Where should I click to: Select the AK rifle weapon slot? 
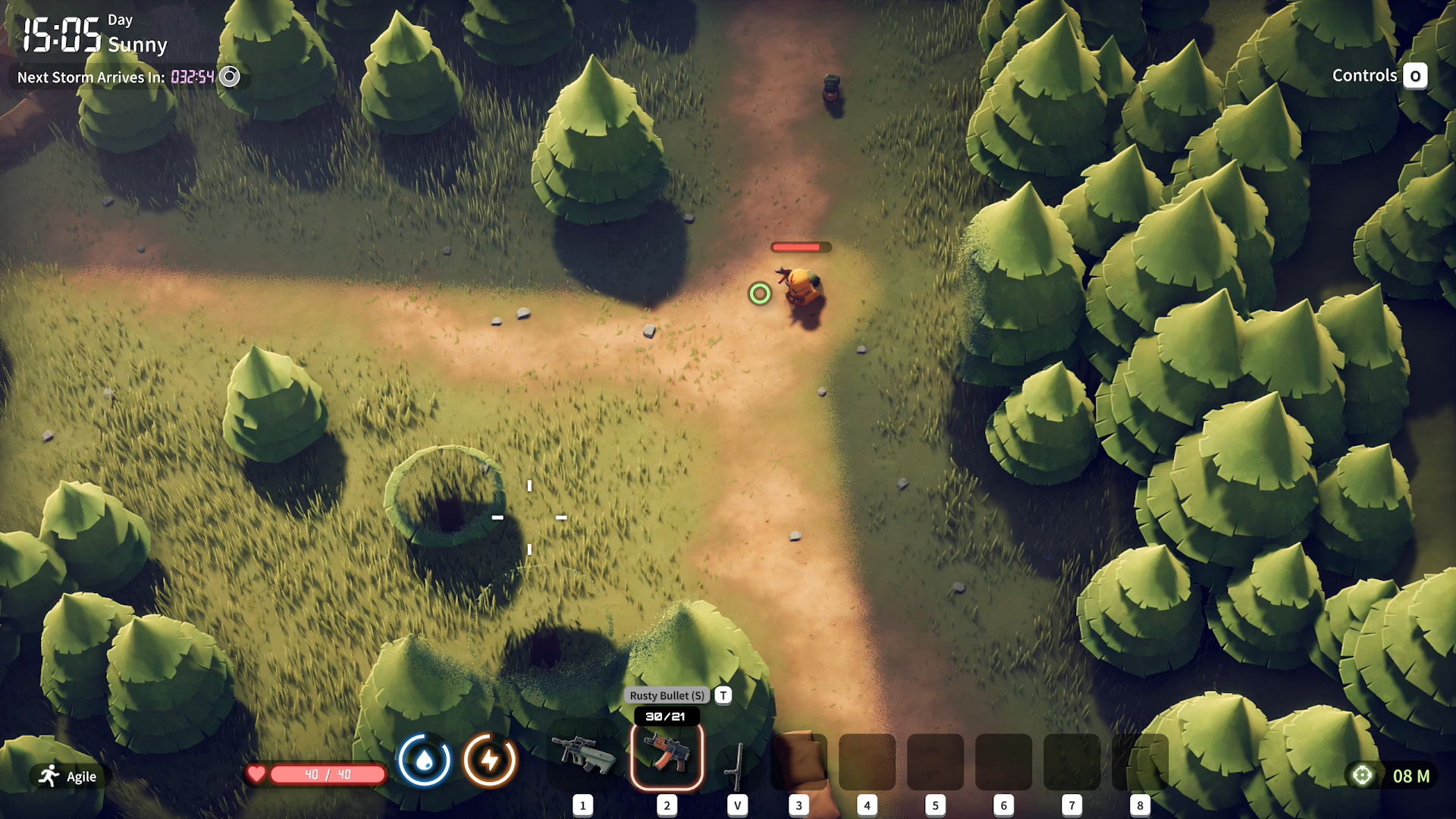[667, 755]
